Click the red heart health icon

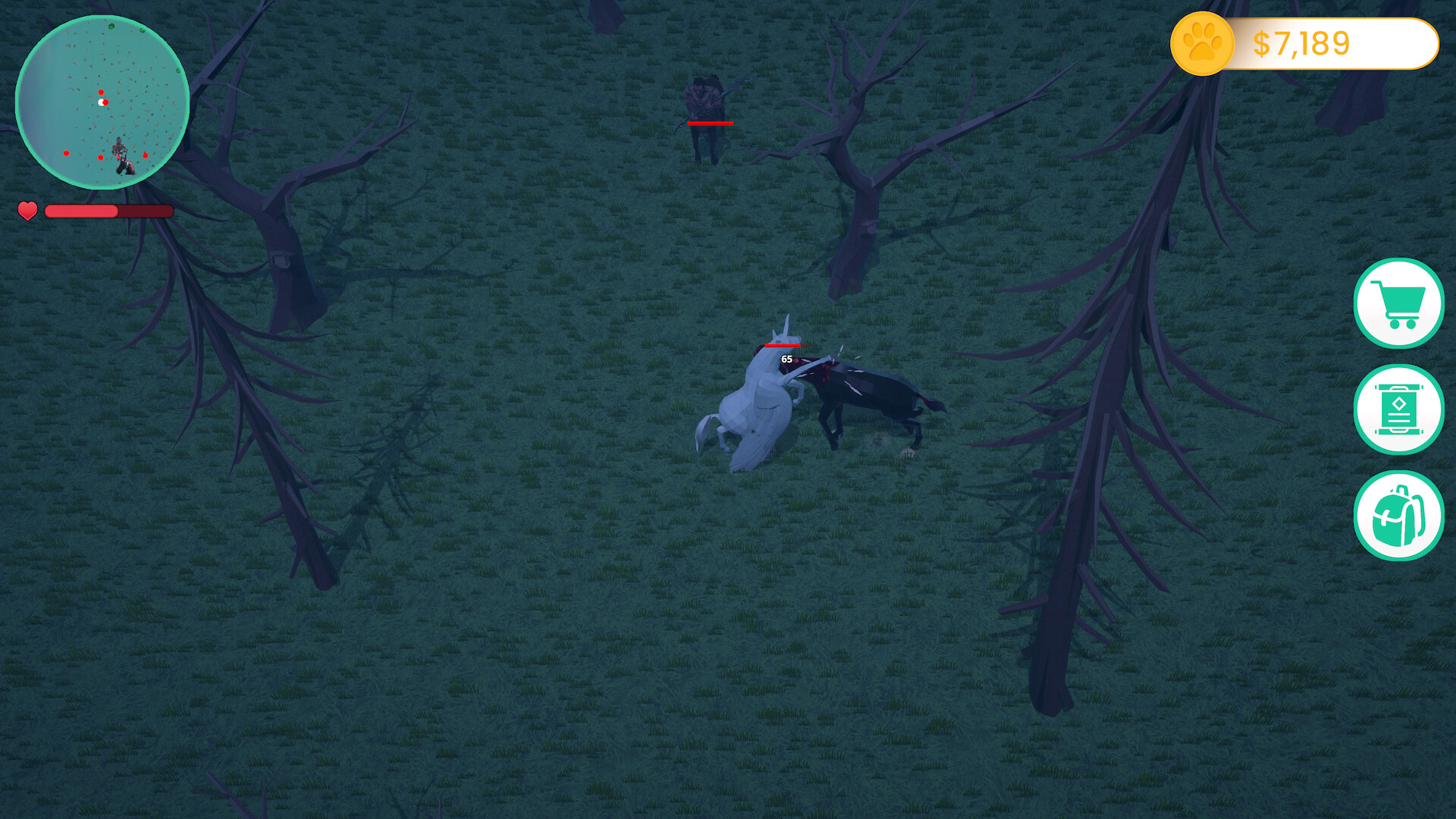(28, 212)
